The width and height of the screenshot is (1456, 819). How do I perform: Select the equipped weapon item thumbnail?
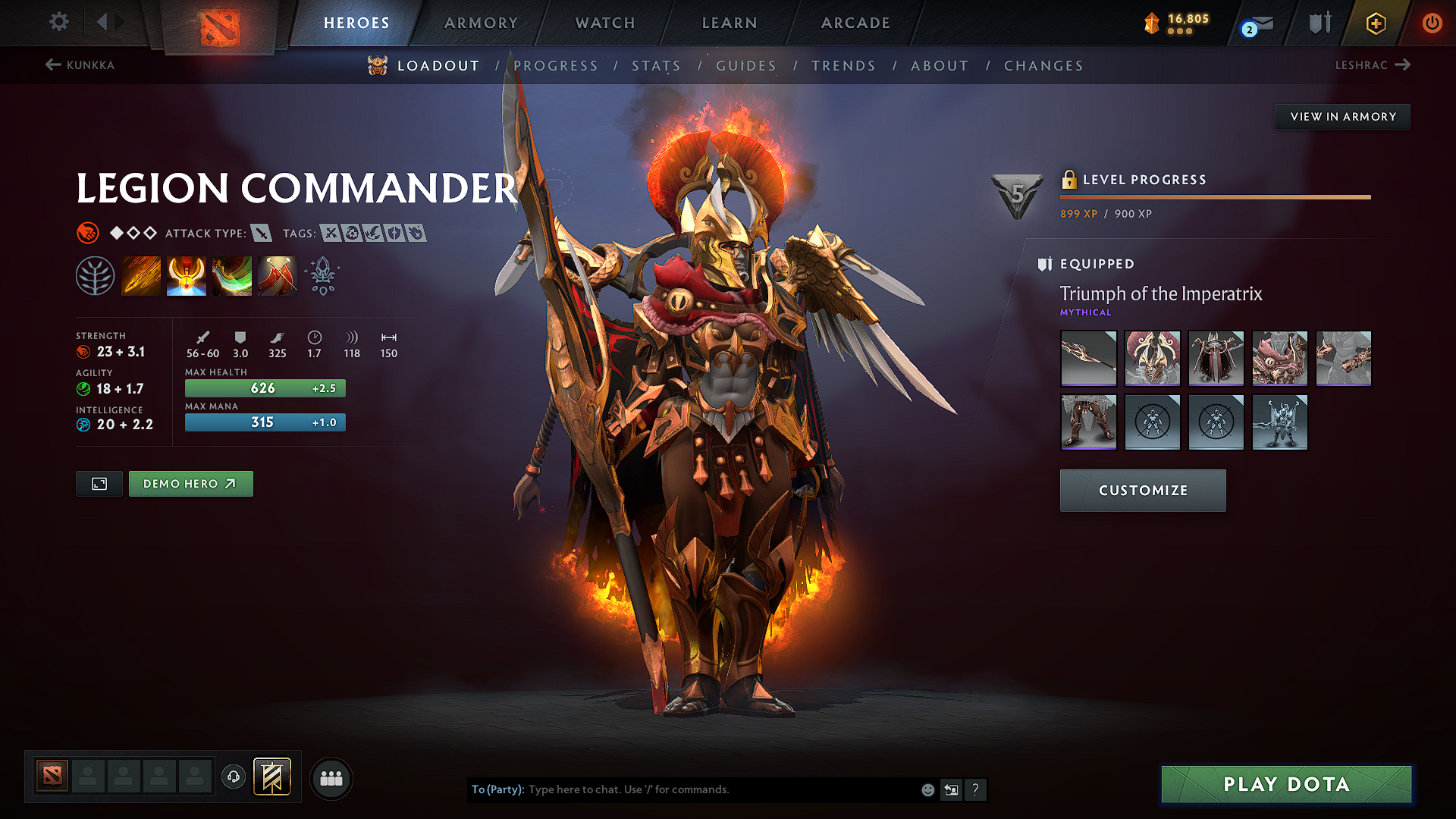tap(1088, 358)
